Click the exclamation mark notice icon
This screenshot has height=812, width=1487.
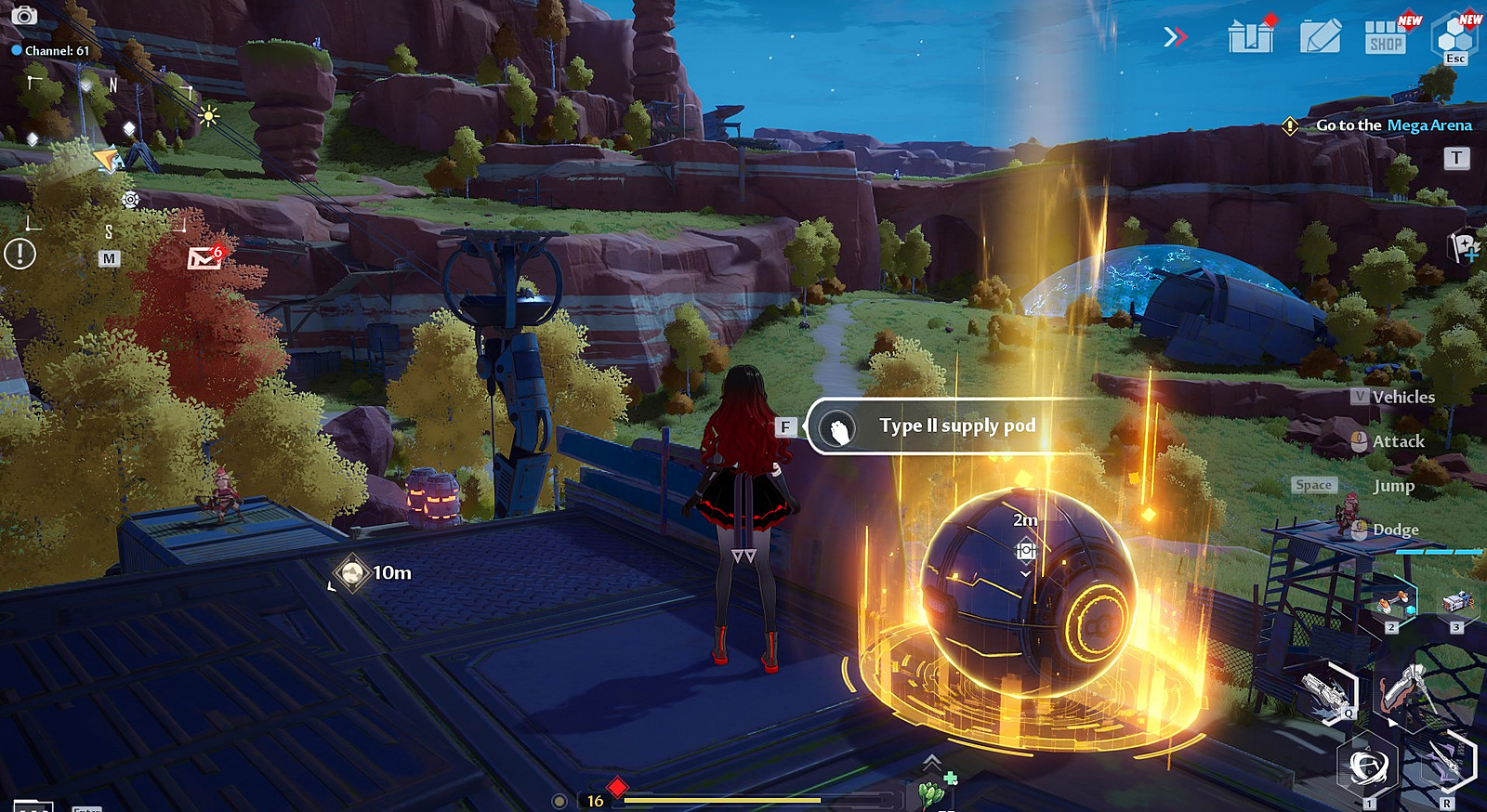tap(20, 254)
